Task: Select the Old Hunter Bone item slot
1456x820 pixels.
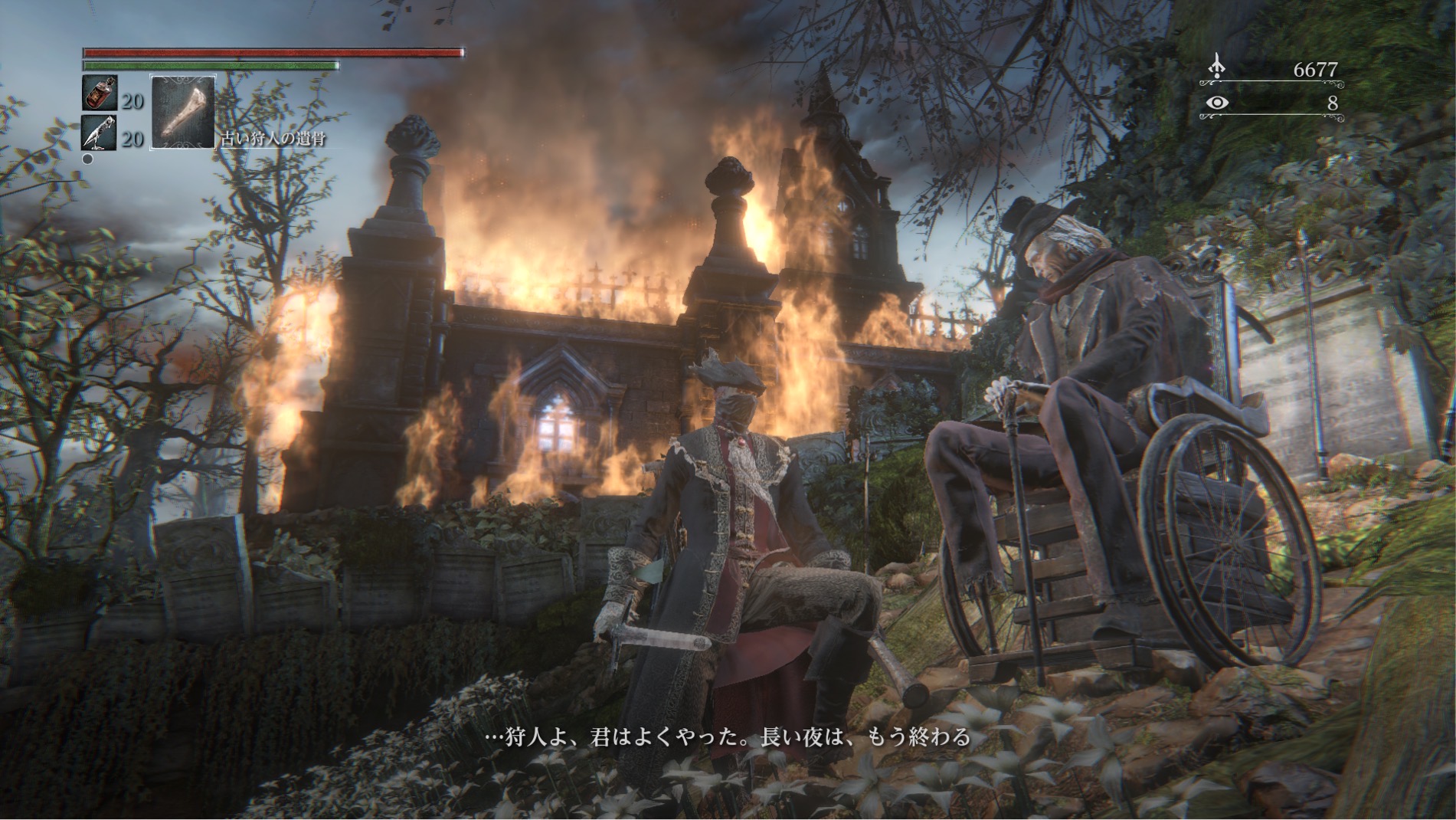Action: [x=183, y=112]
